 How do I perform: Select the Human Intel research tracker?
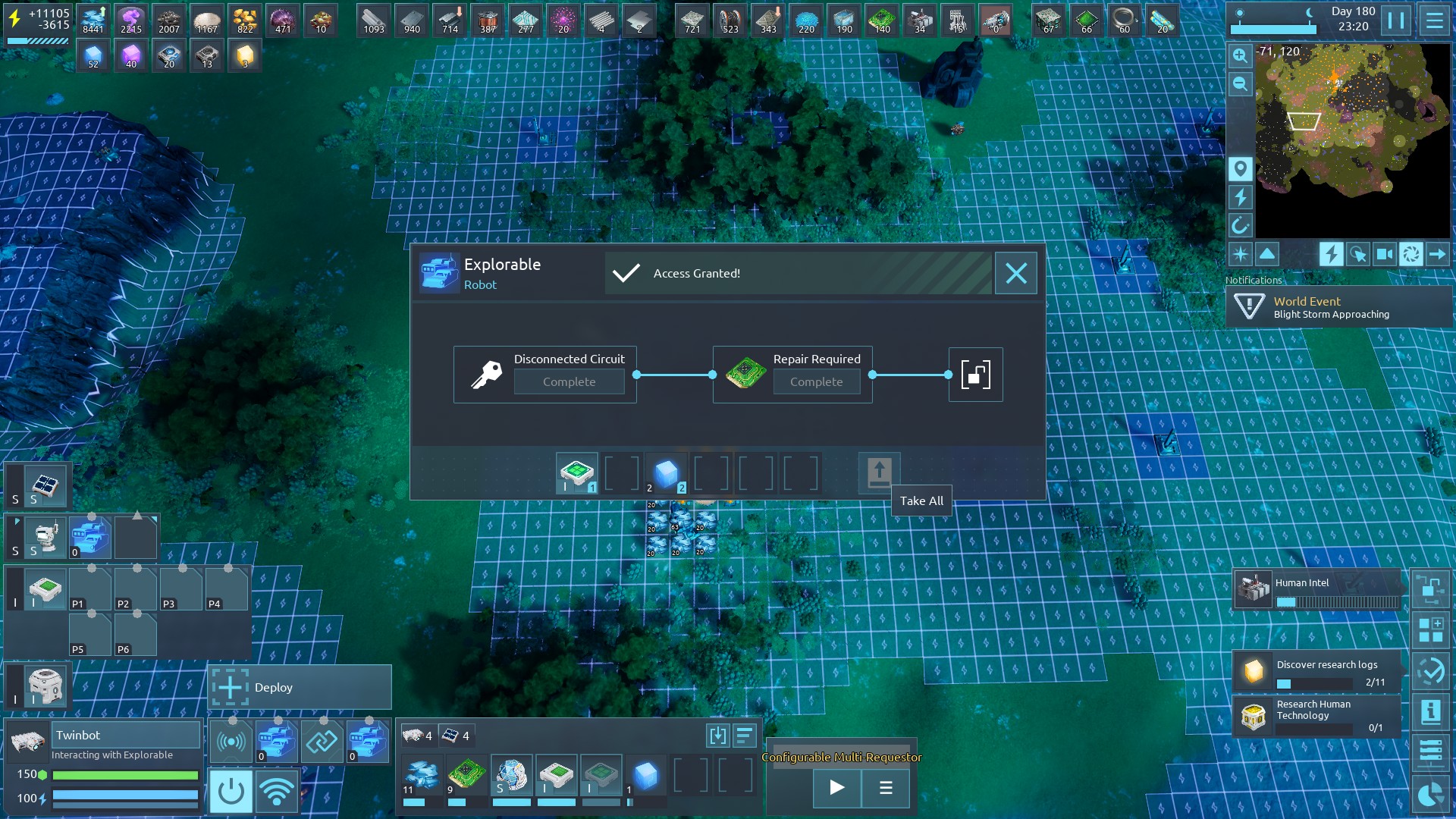[1317, 590]
